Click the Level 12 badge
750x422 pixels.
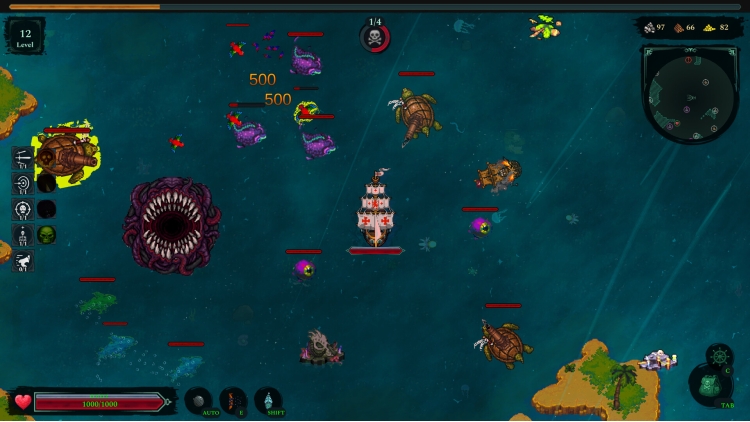point(25,36)
